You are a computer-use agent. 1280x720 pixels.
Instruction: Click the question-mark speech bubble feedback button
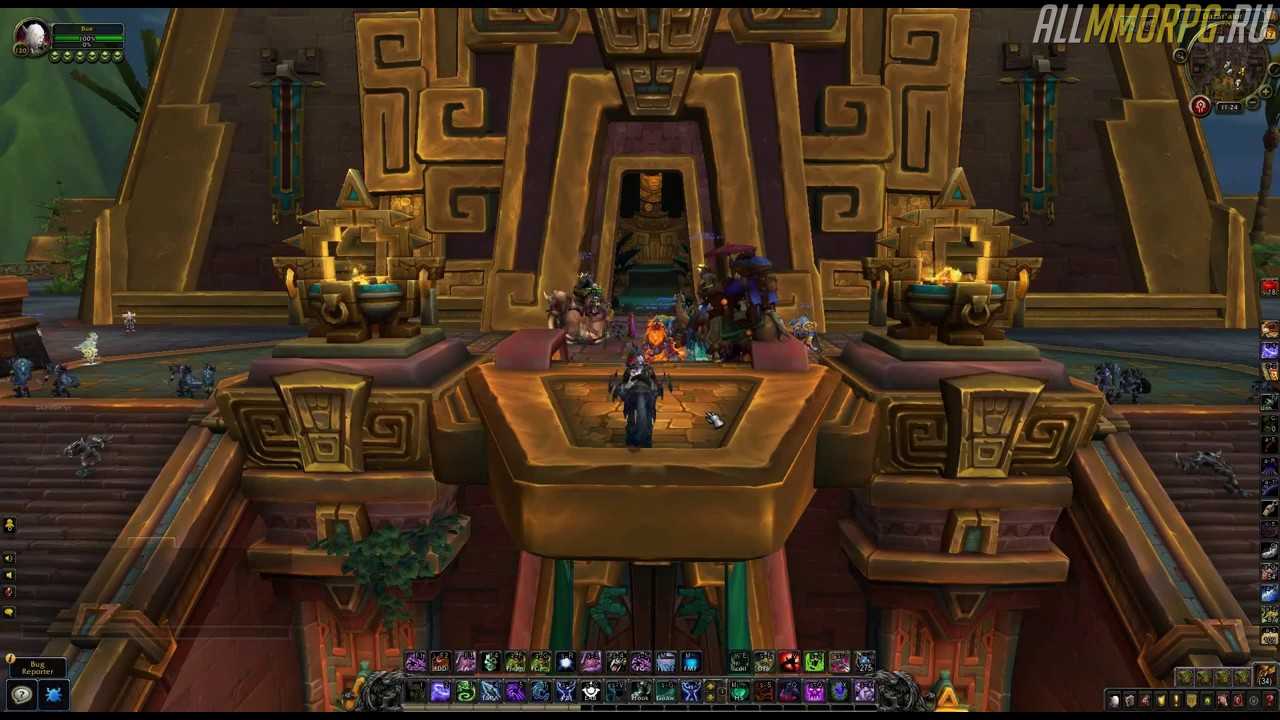tap(21, 694)
